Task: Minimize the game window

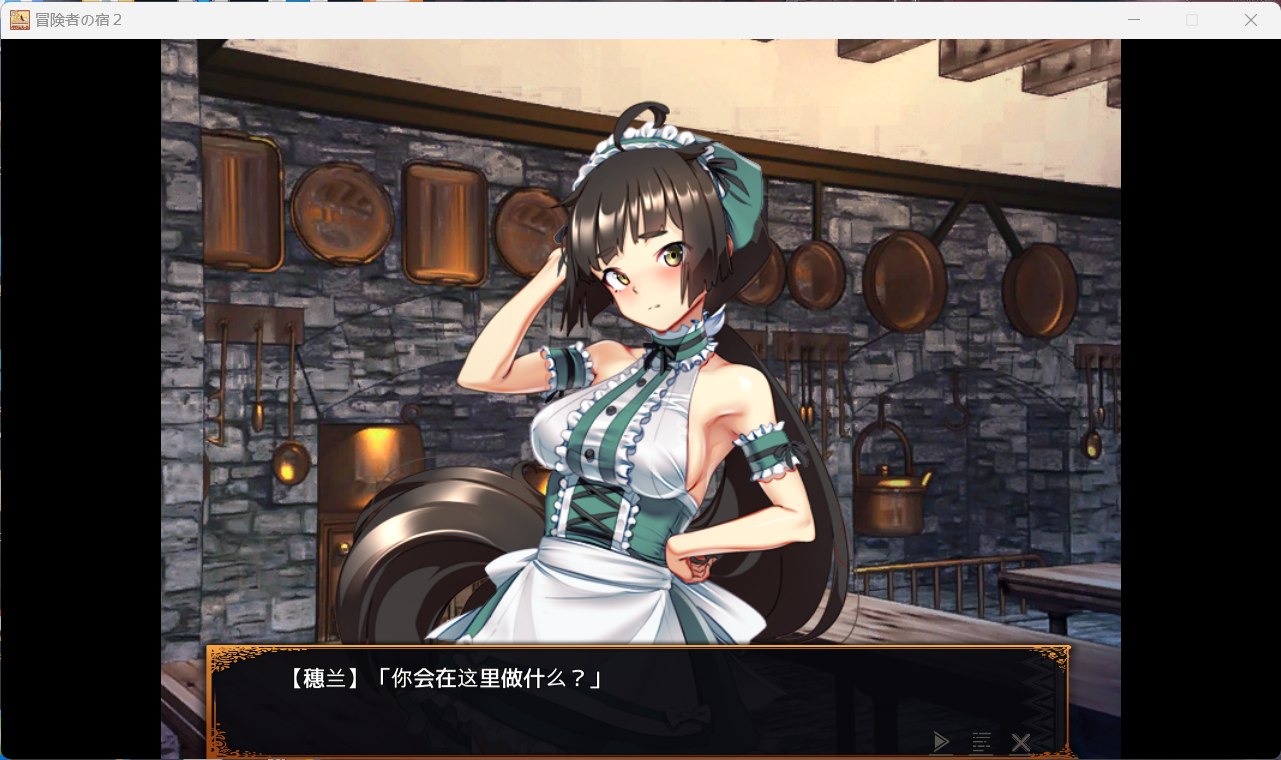Action: click(x=1134, y=20)
